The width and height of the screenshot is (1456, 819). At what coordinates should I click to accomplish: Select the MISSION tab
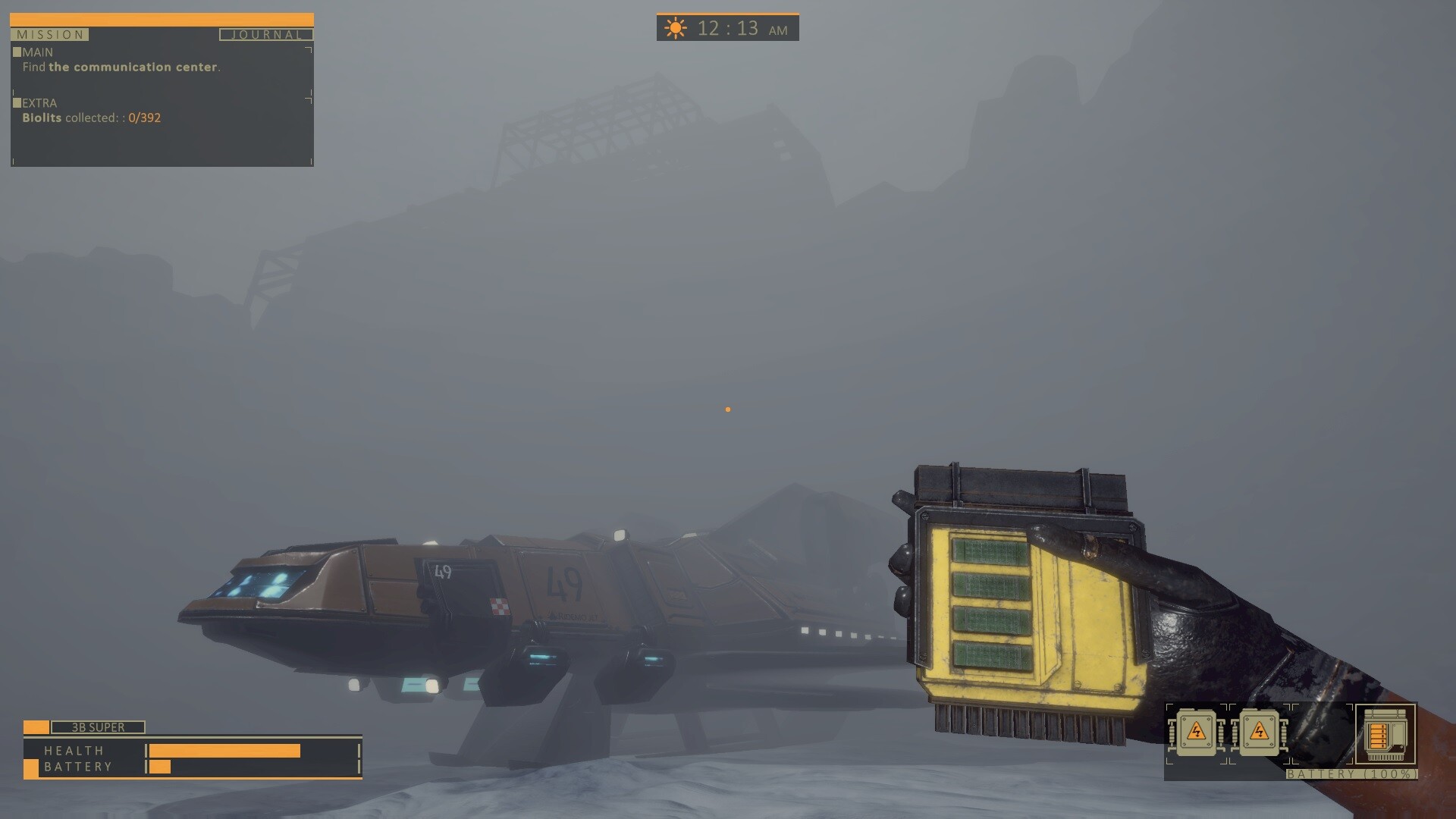click(x=49, y=34)
